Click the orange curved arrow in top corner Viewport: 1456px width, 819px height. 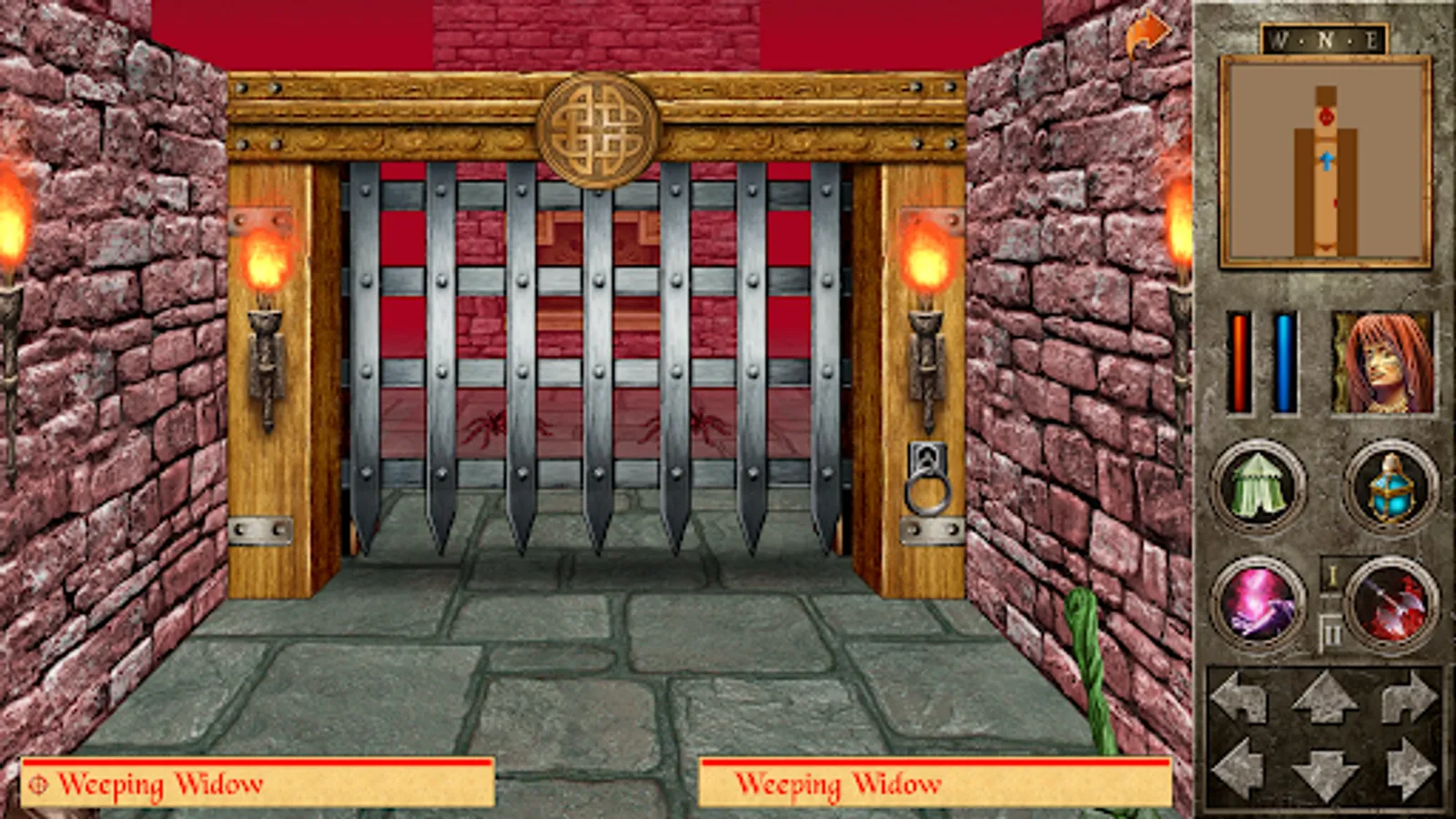tap(1146, 34)
